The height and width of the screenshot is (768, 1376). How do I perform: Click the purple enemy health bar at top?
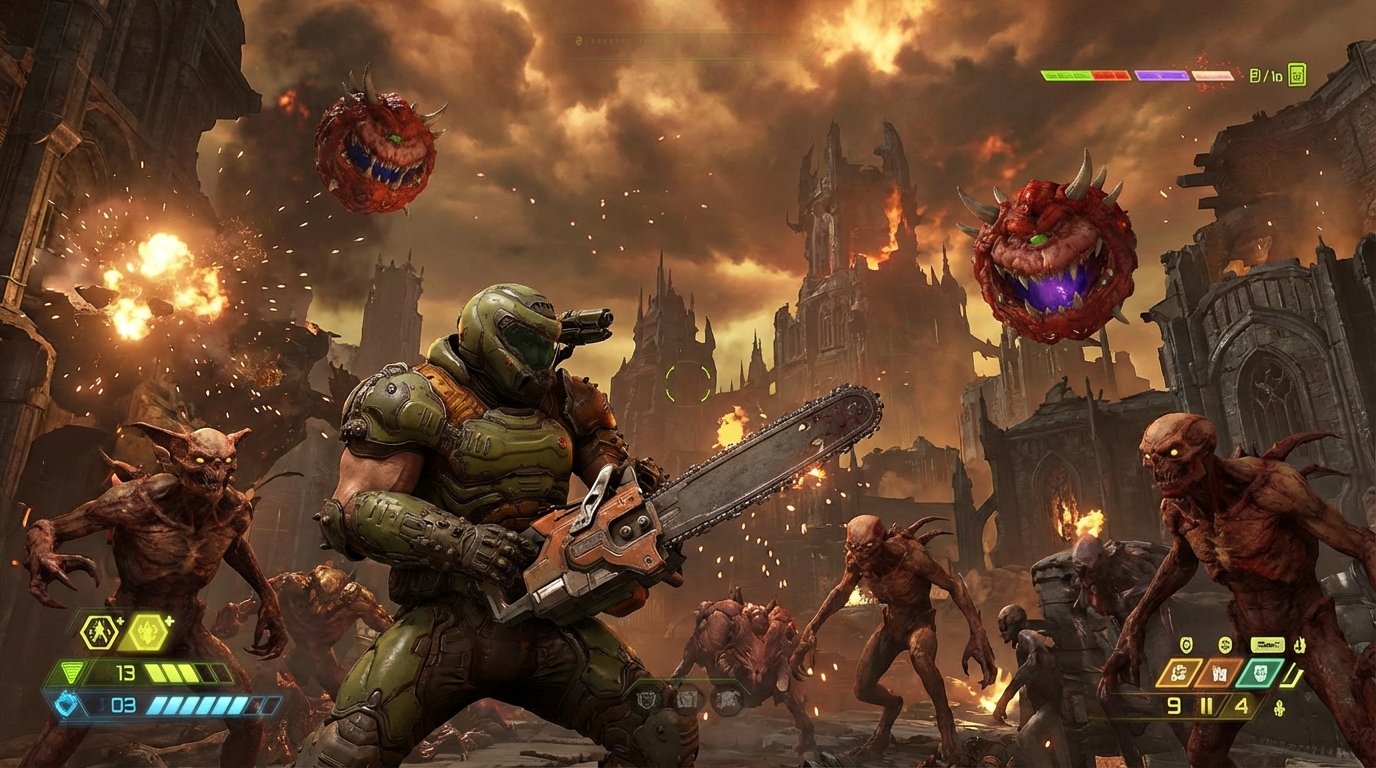point(1161,75)
